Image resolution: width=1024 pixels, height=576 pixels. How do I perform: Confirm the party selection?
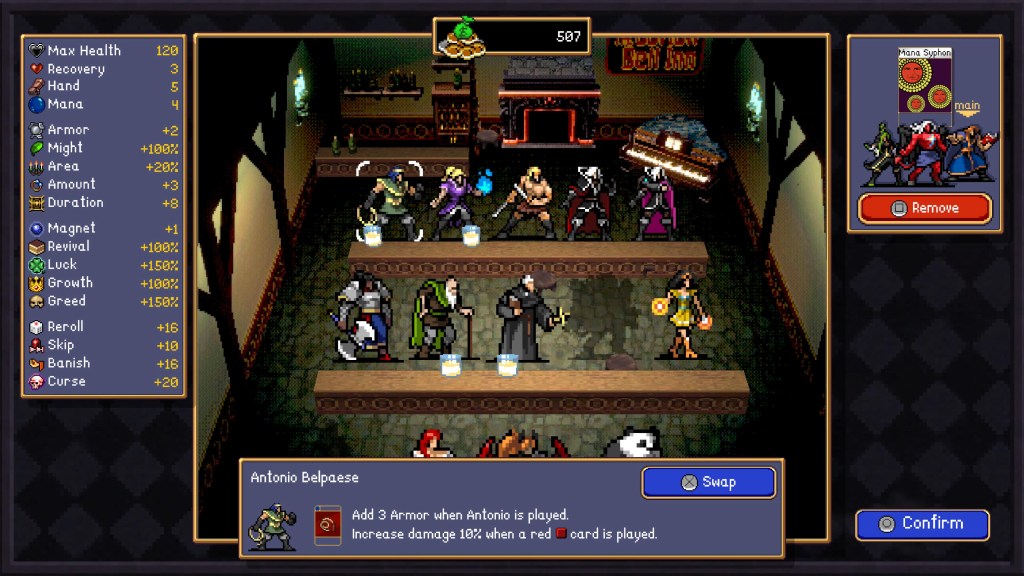pyautogui.click(x=922, y=524)
